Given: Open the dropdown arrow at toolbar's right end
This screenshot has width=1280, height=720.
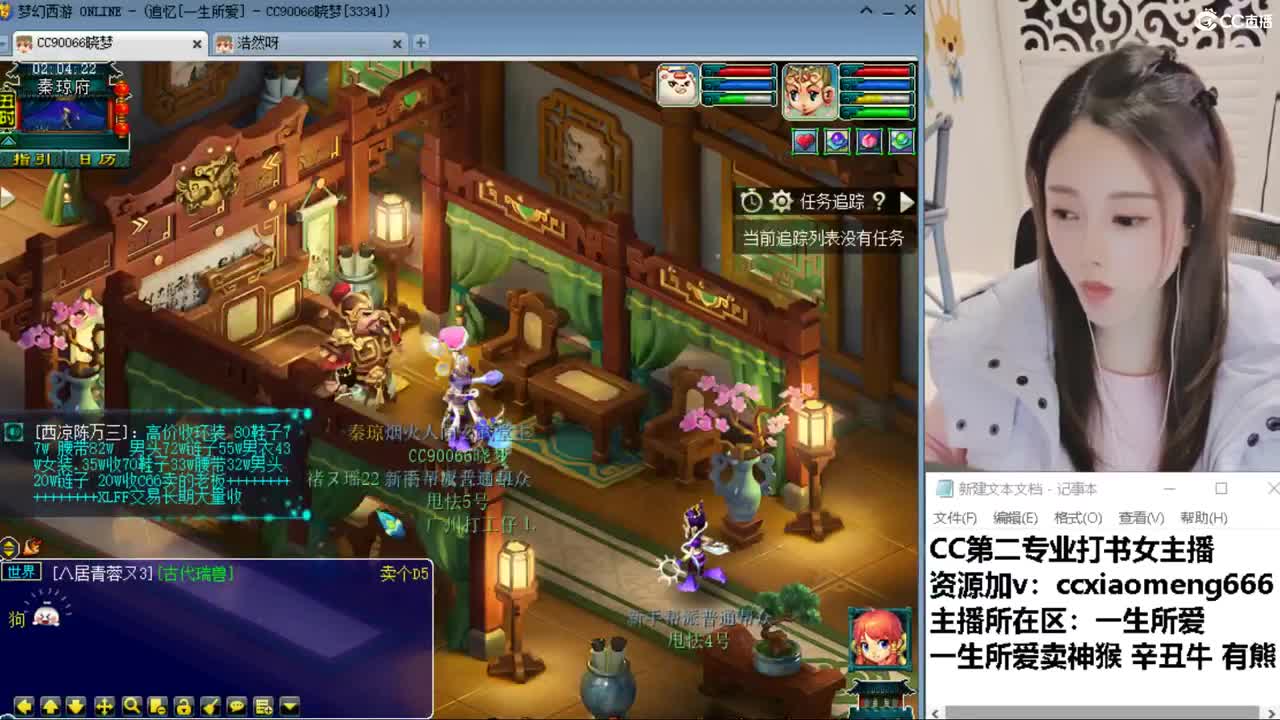Looking at the screenshot, I should [288, 706].
